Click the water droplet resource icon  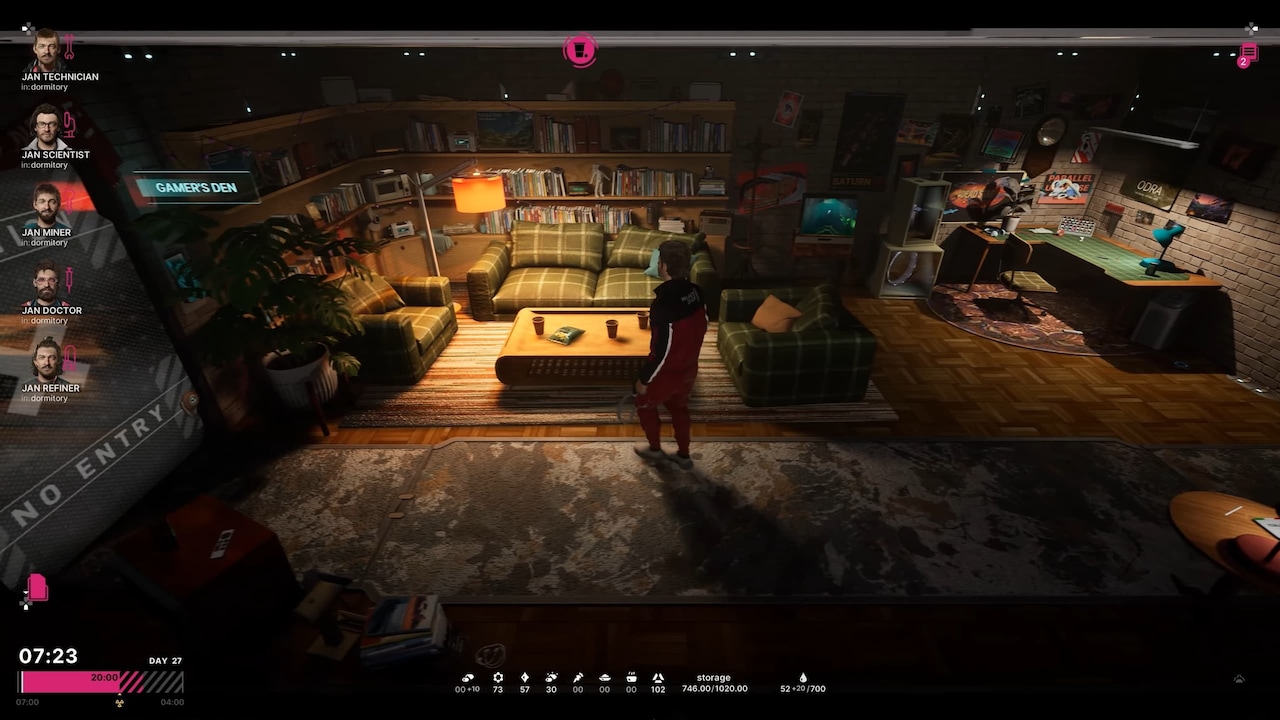[x=802, y=677]
